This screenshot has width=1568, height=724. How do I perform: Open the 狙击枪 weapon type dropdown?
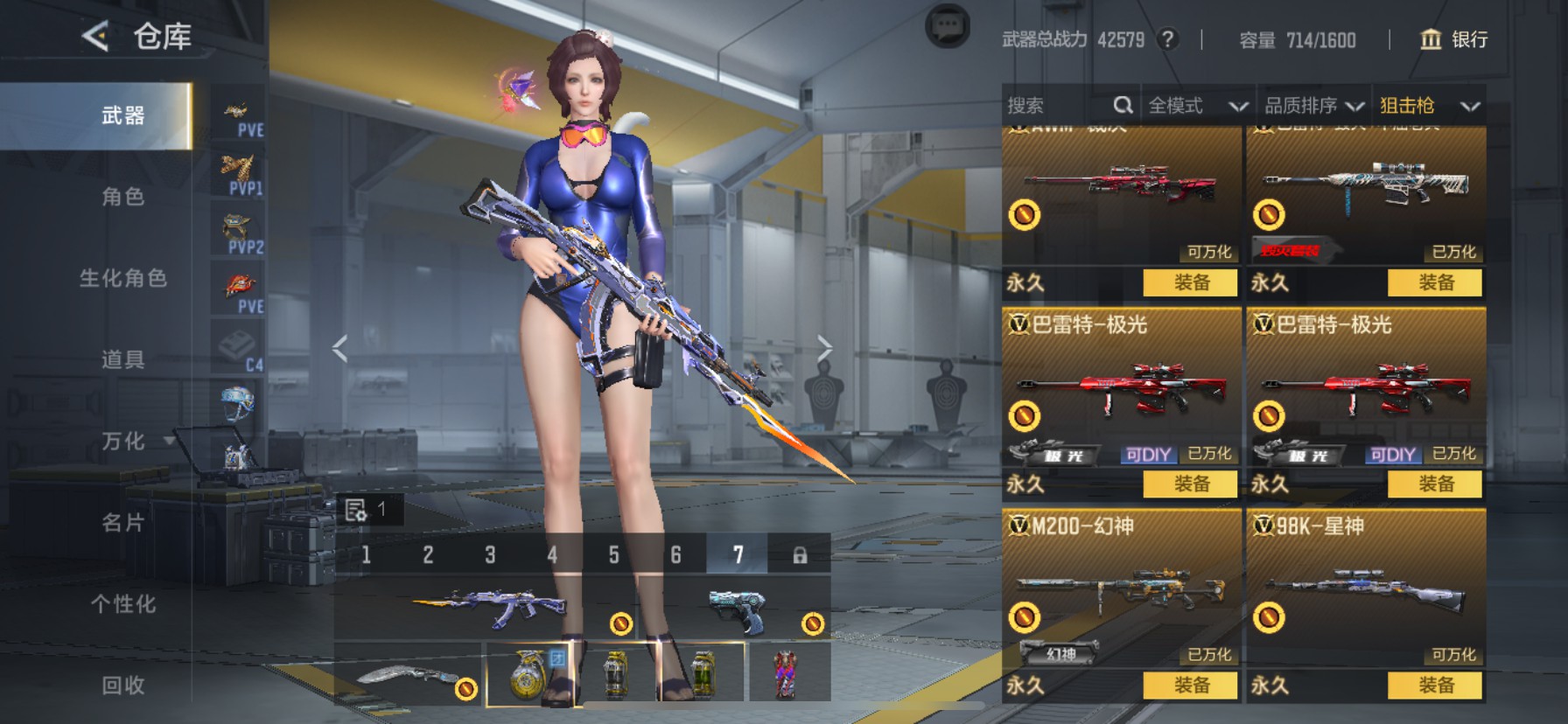coord(1429,106)
